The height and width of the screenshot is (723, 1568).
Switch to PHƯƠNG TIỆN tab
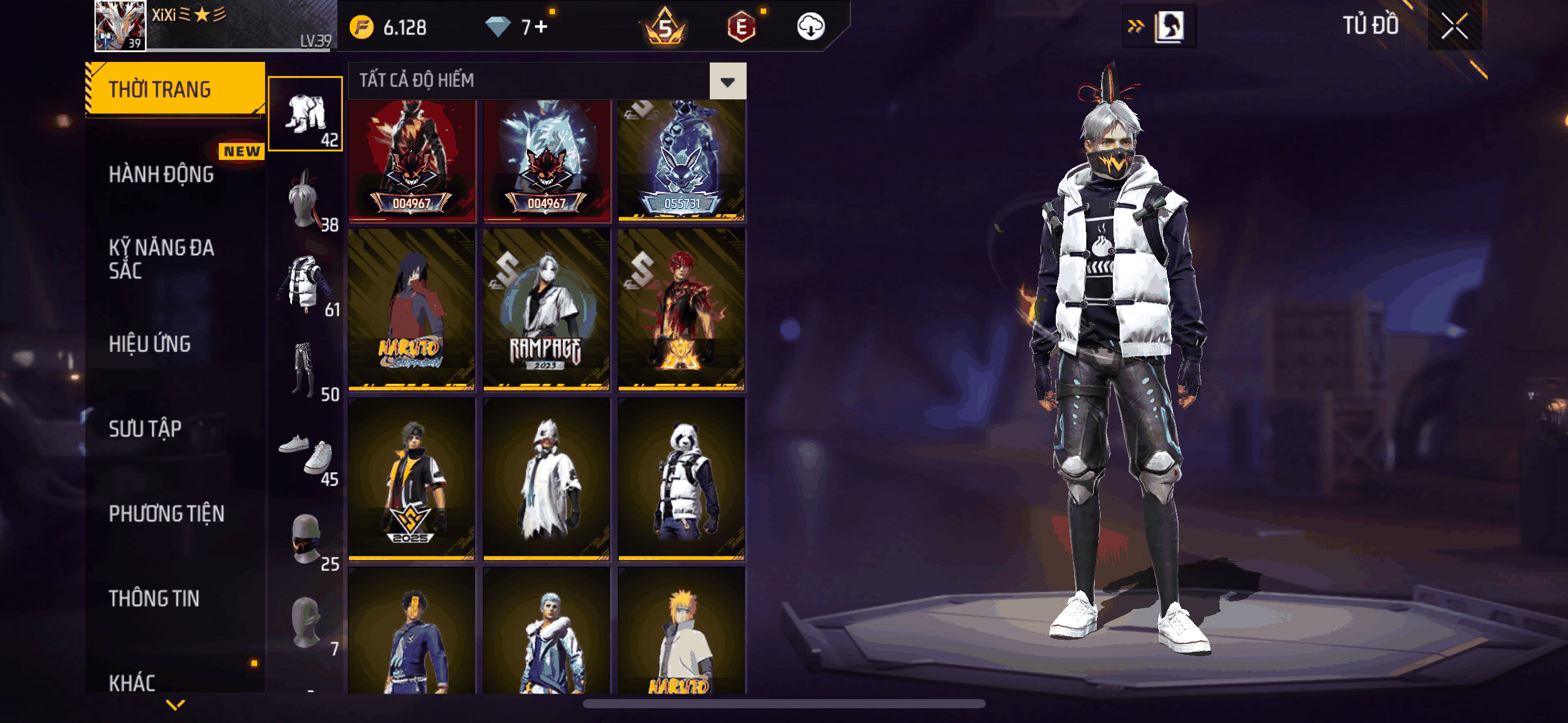coord(167,513)
